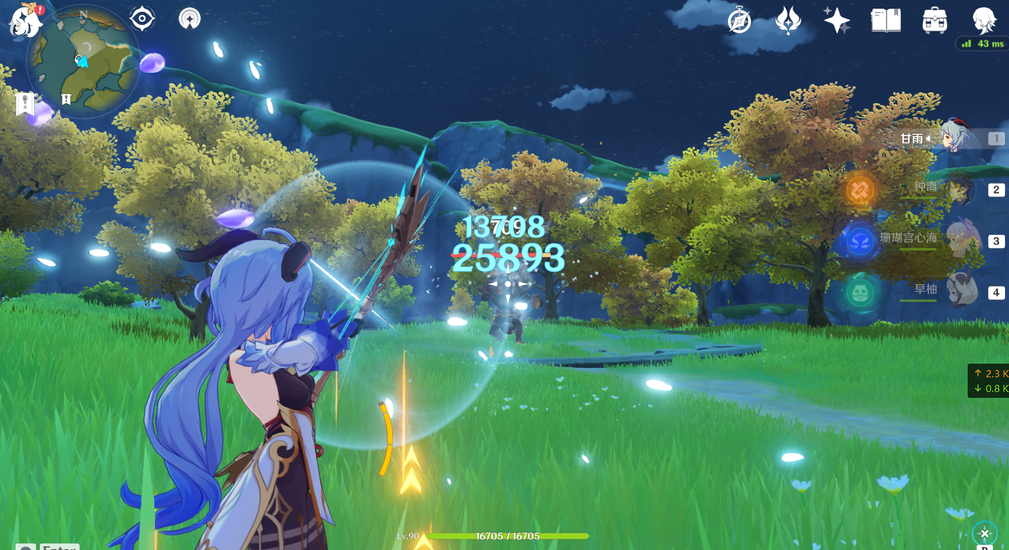This screenshot has height=550, width=1009.
Task: Select active party member 甘雨
Action: [x=950, y=139]
